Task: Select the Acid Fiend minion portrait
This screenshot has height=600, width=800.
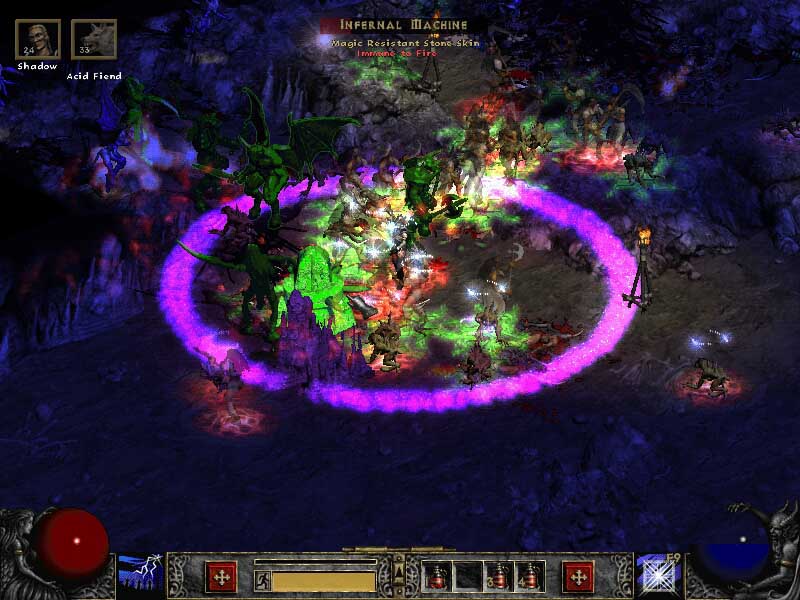Action: [x=94, y=39]
